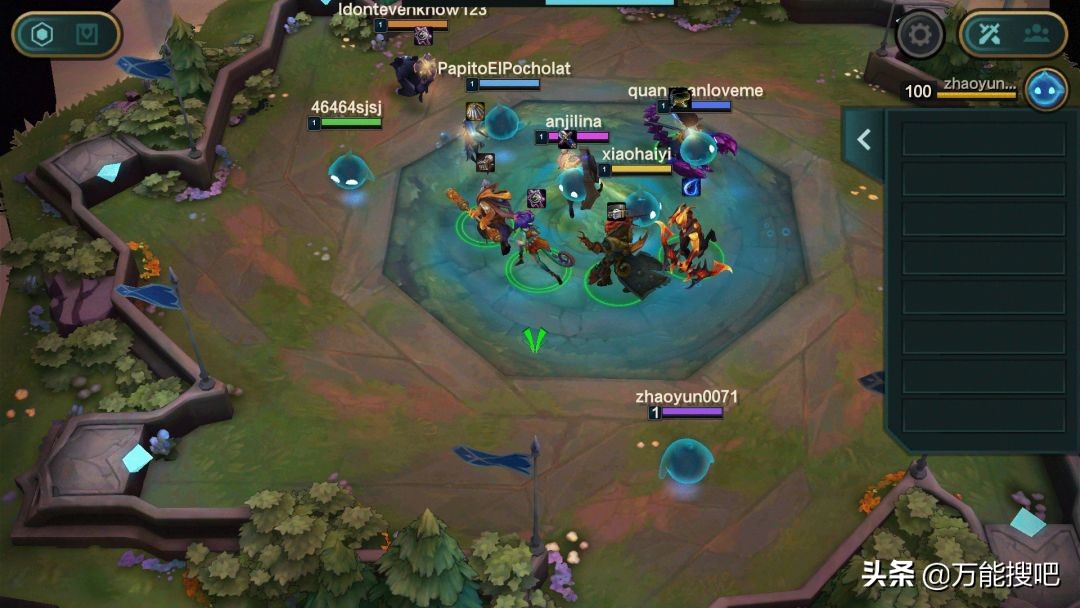Switch to the crossed swords tab
1080x608 pixels.
click(x=990, y=35)
